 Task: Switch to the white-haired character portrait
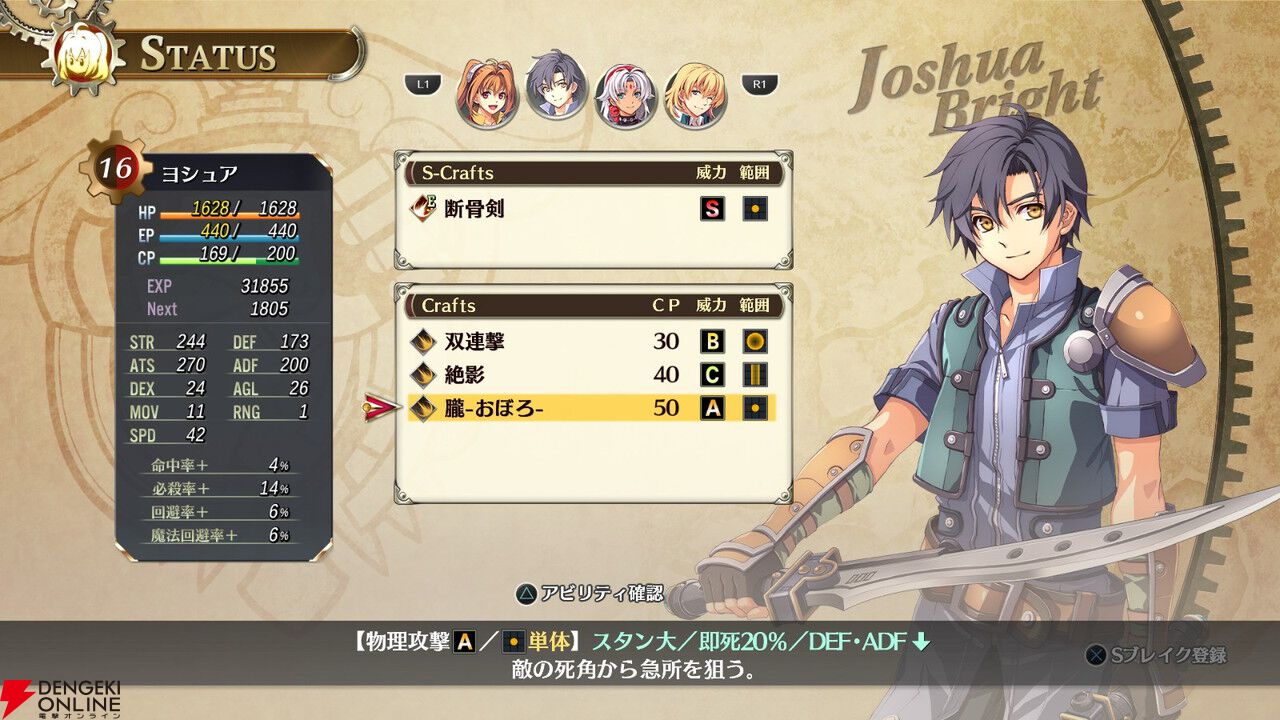pos(626,95)
